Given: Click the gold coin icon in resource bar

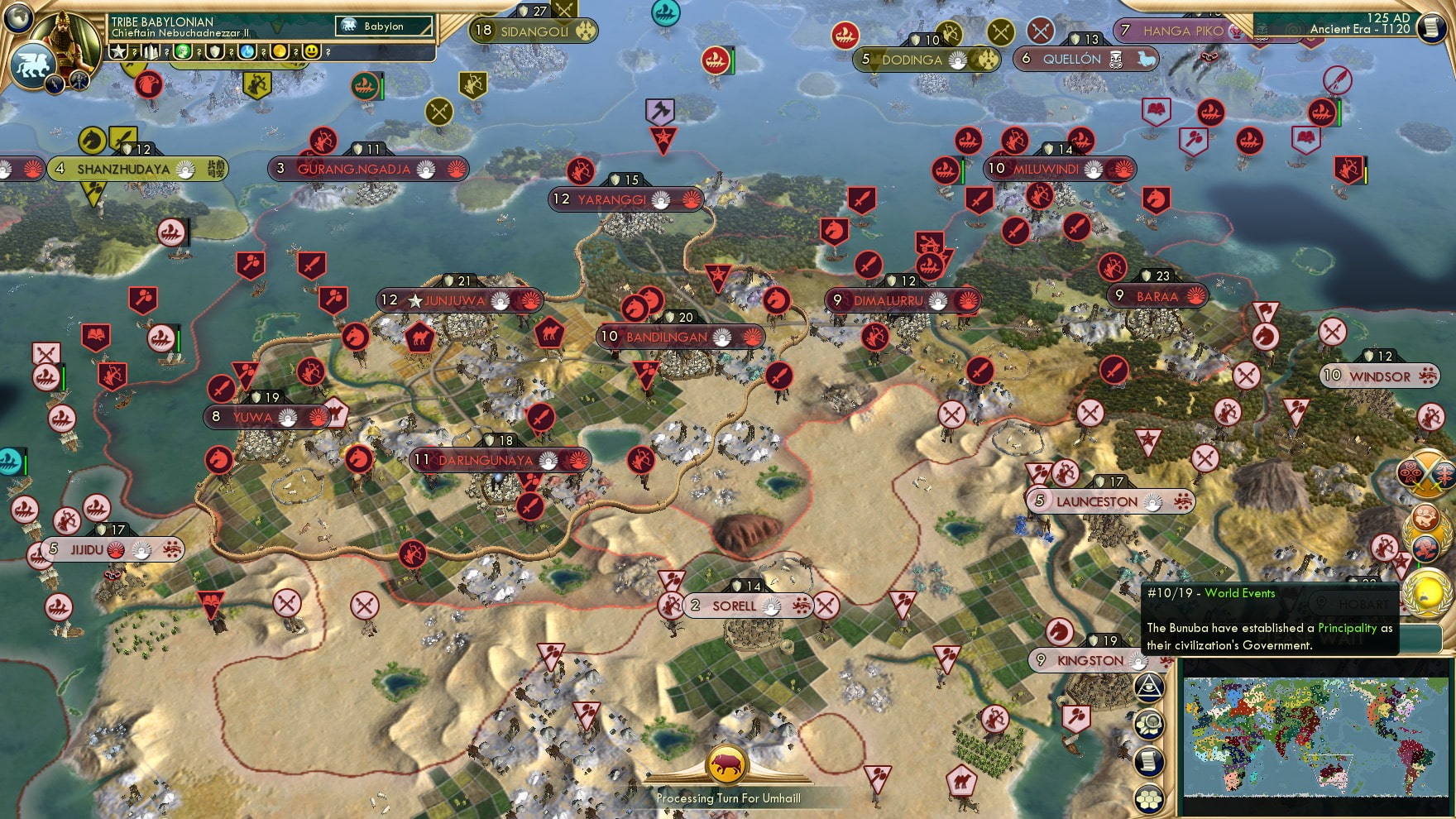Looking at the screenshot, I should 281,51.
